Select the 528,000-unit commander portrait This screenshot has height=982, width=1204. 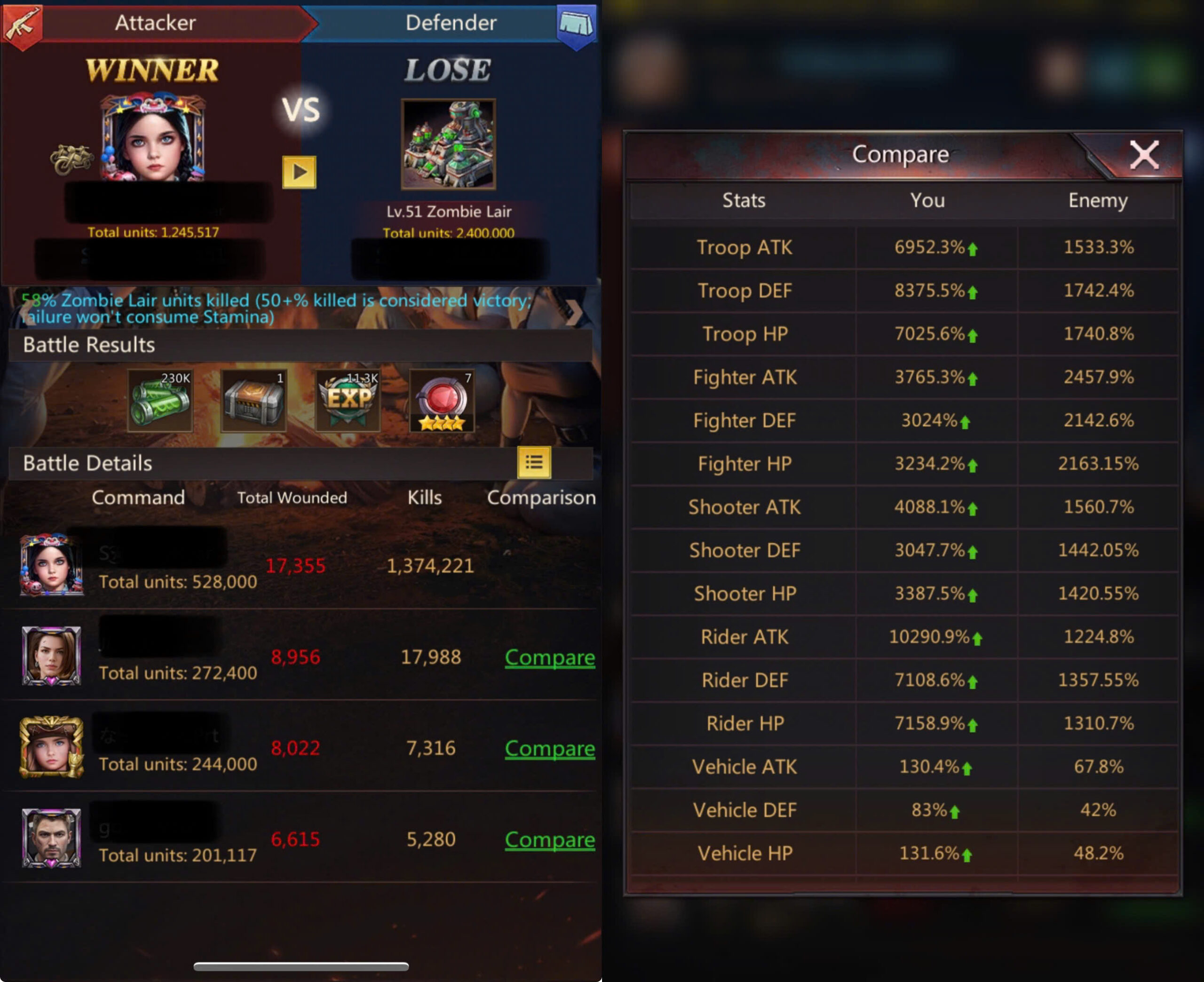click(x=51, y=564)
